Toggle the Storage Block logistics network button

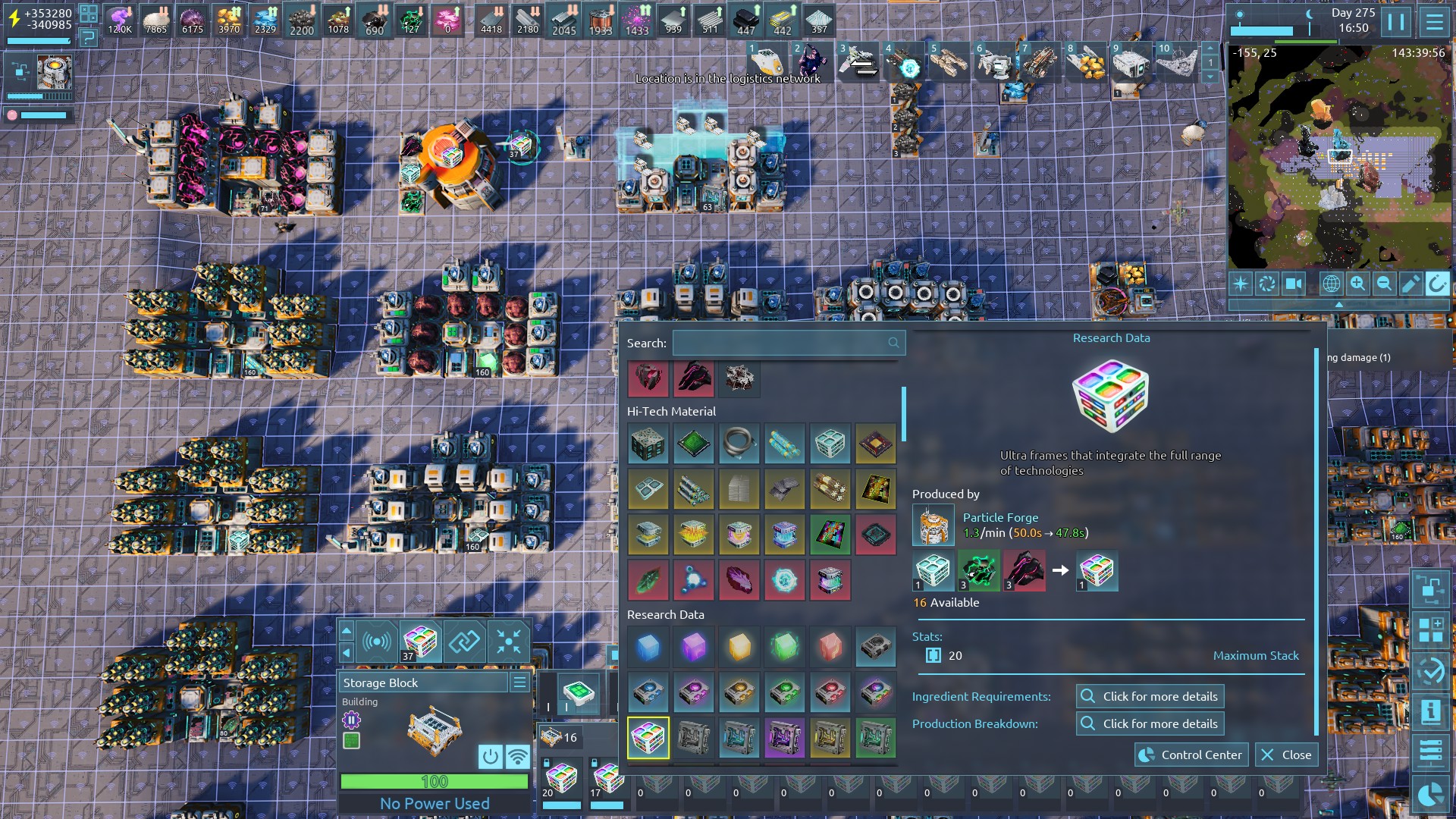click(x=518, y=756)
